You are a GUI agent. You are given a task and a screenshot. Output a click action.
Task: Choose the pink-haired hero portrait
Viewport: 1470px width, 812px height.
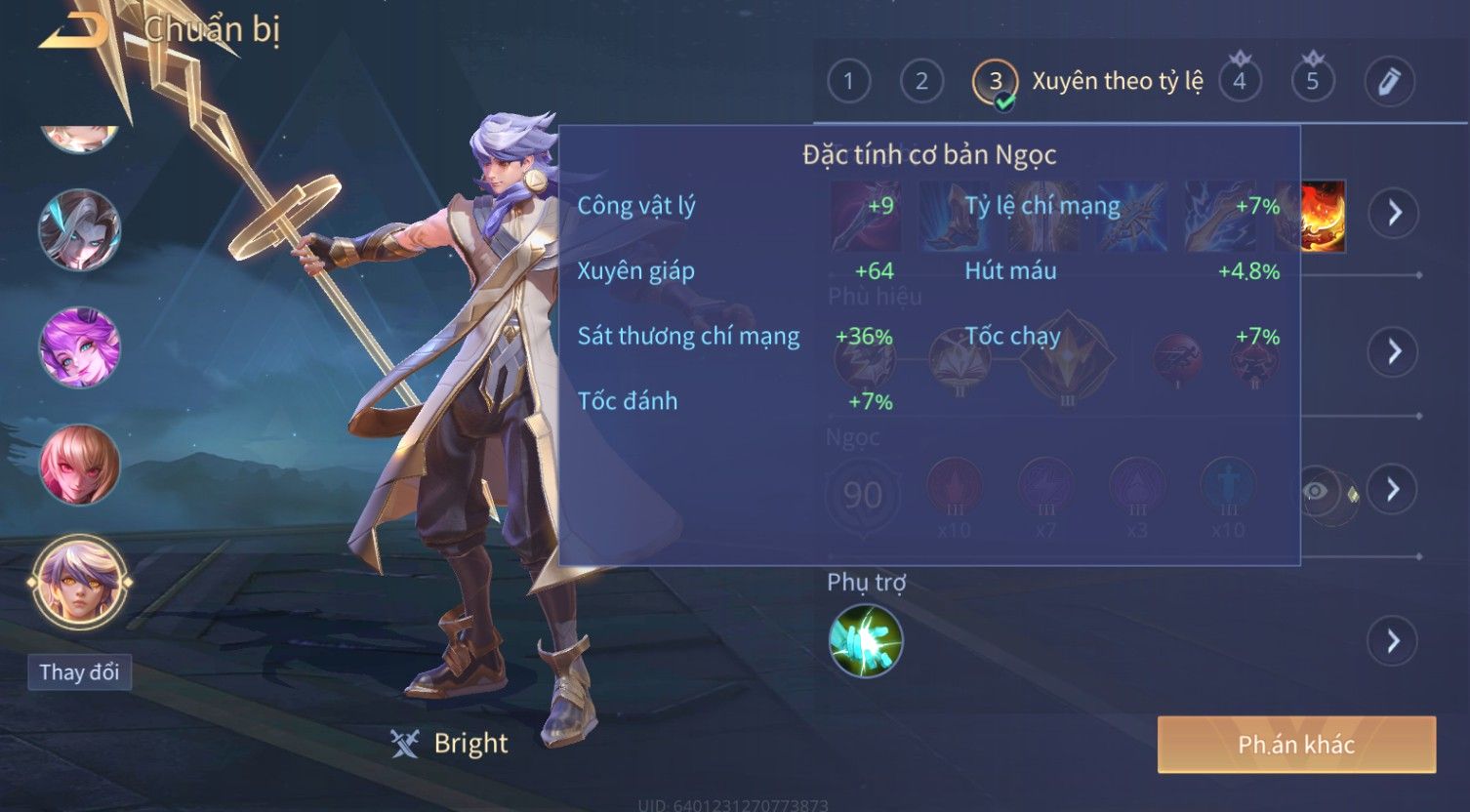tap(79, 465)
